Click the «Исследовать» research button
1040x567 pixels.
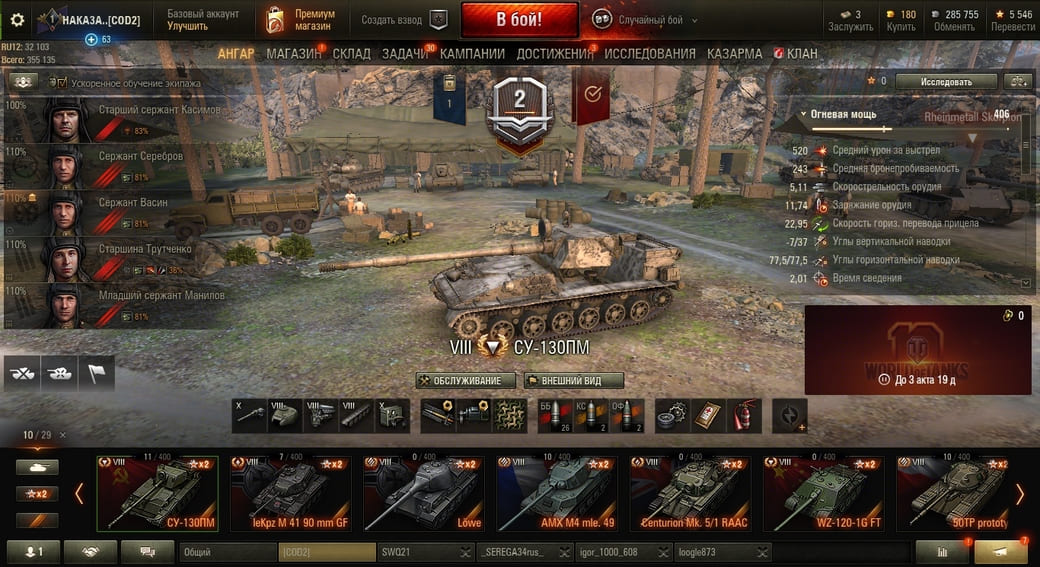tap(945, 81)
